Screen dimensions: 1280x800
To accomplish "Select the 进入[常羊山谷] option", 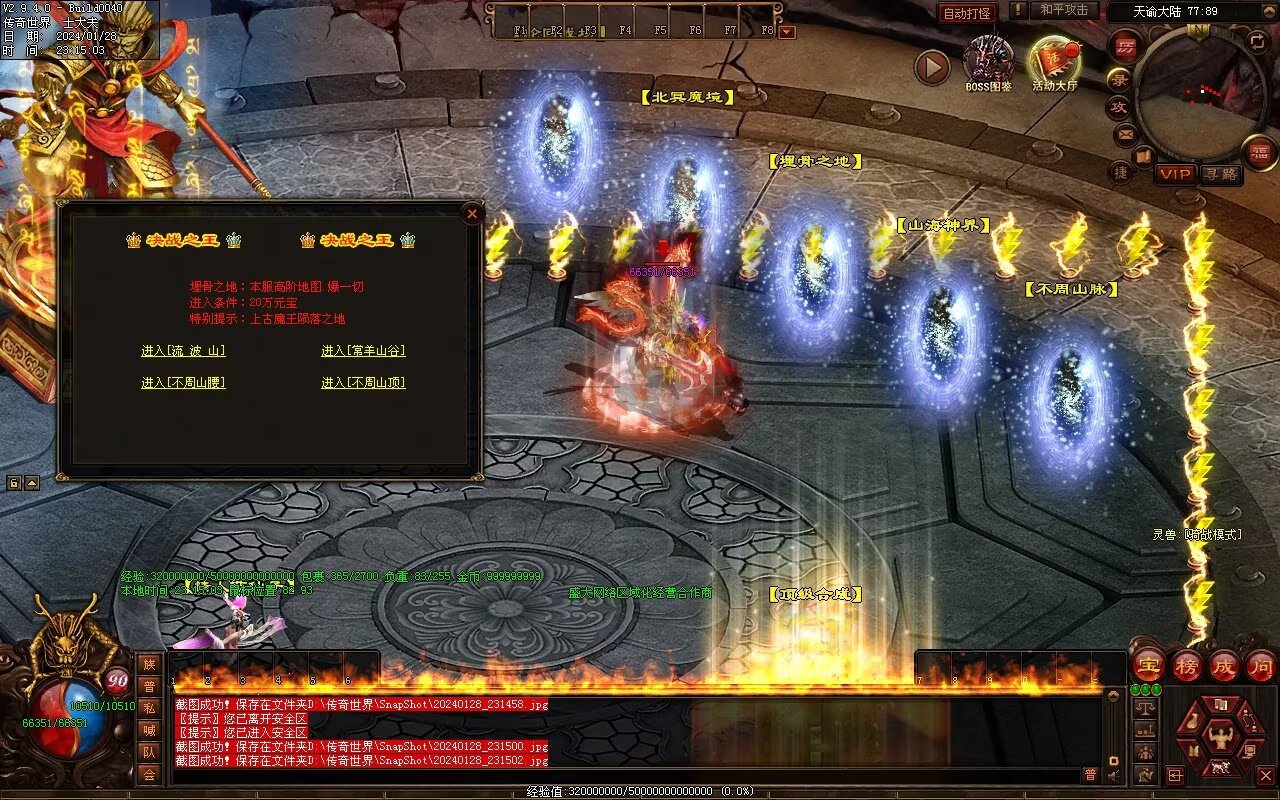I will [x=363, y=351].
